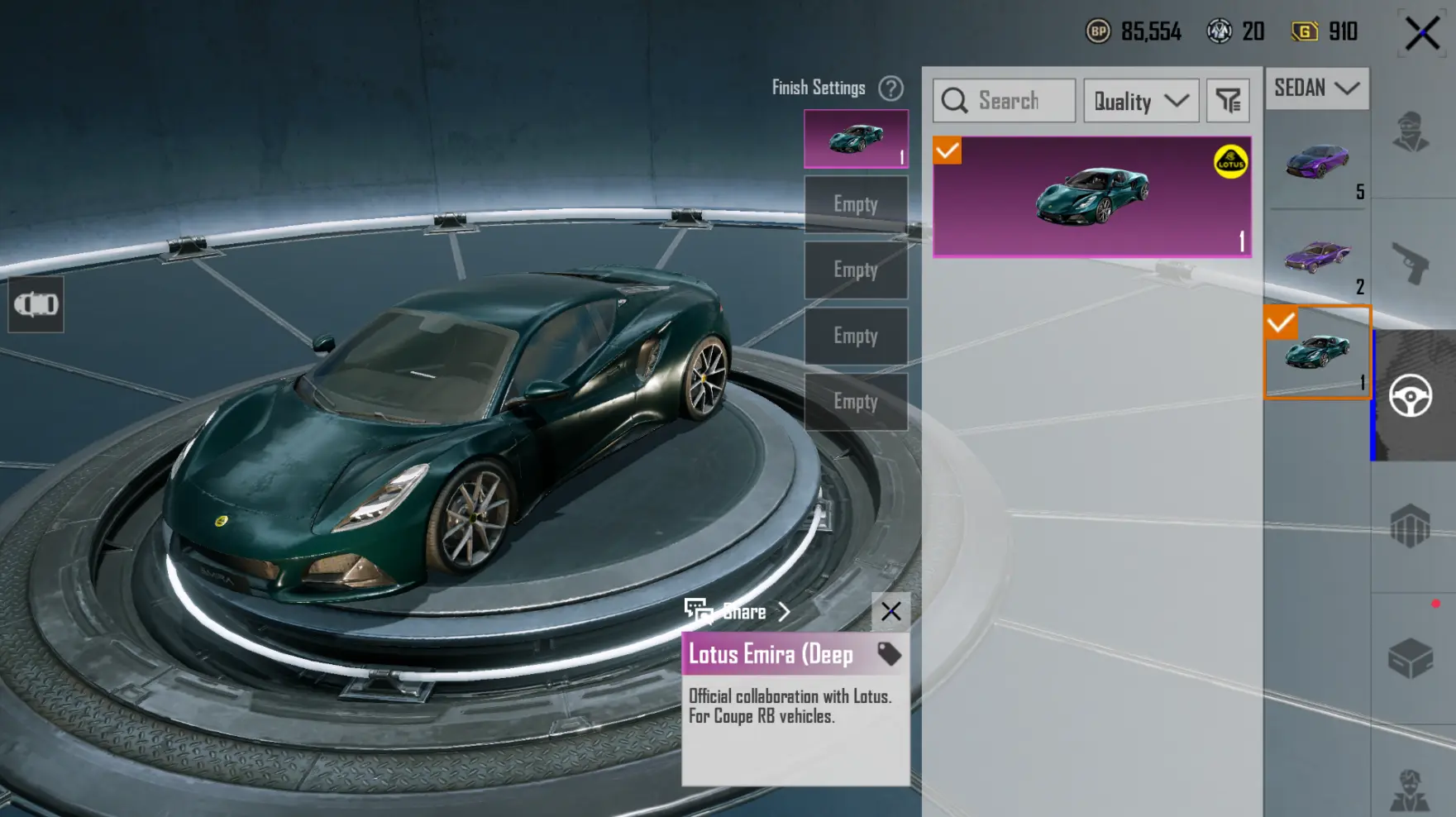Screen dimensions: 1456x817
Task: Select the equipped Lotus finish slot
Action: pos(856,139)
